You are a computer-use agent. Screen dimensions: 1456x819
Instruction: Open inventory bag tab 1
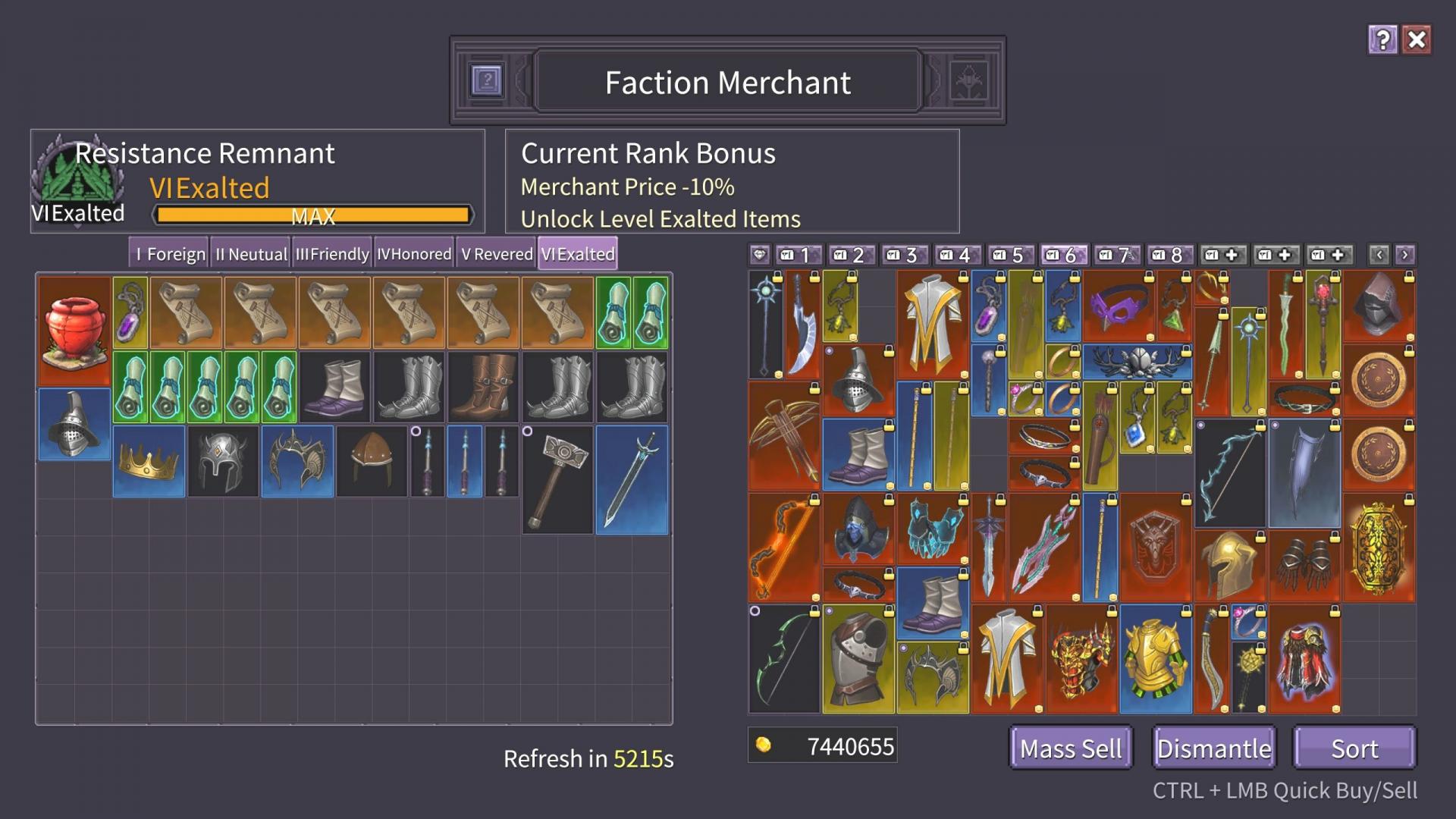tap(798, 255)
